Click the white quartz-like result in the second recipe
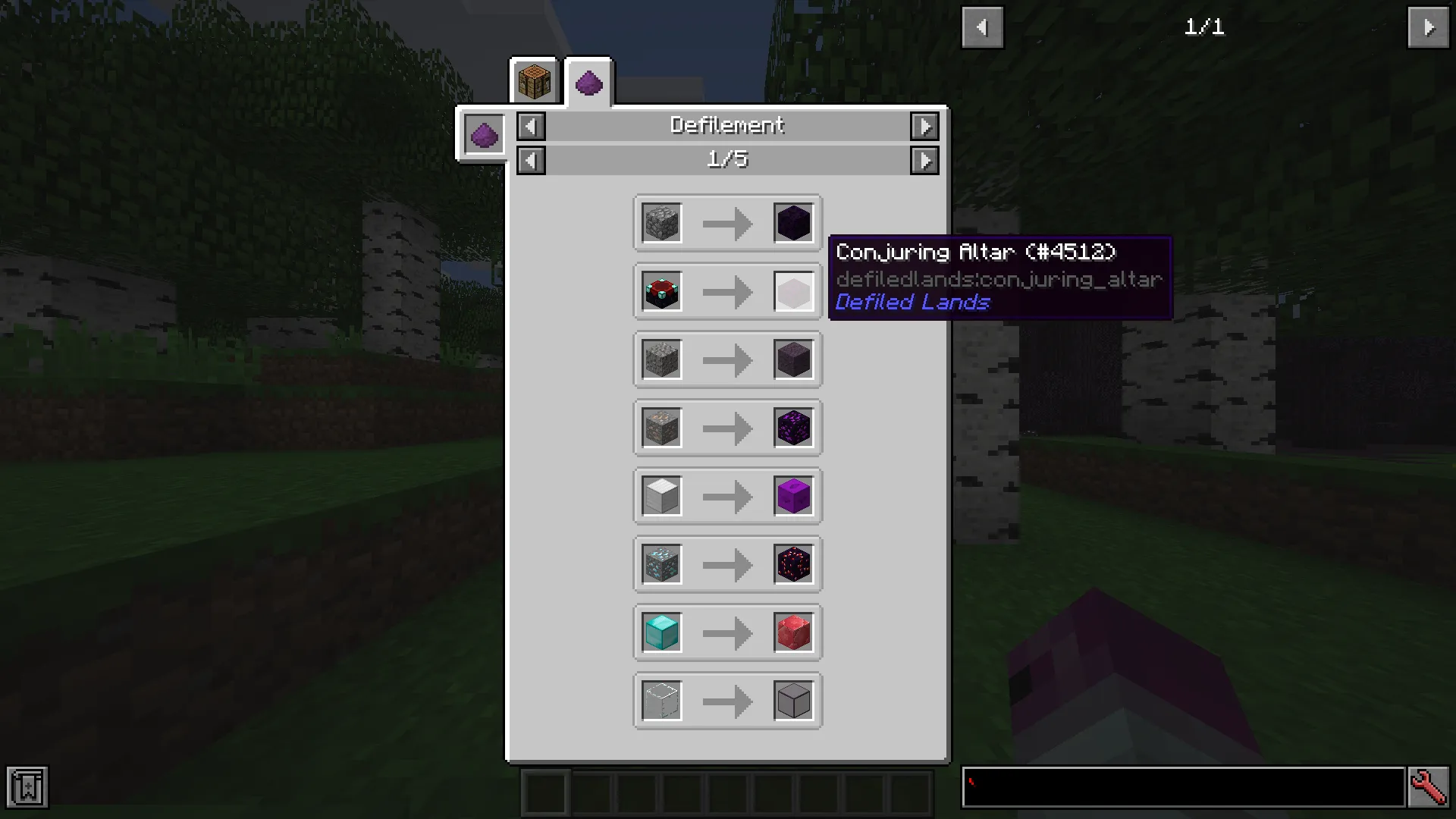The image size is (1456, 819). pos(792,290)
